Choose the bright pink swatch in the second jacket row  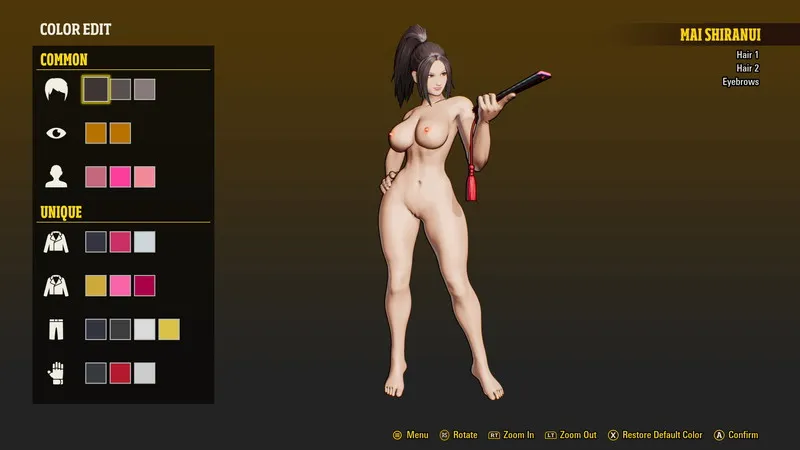(x=120, y=285)
